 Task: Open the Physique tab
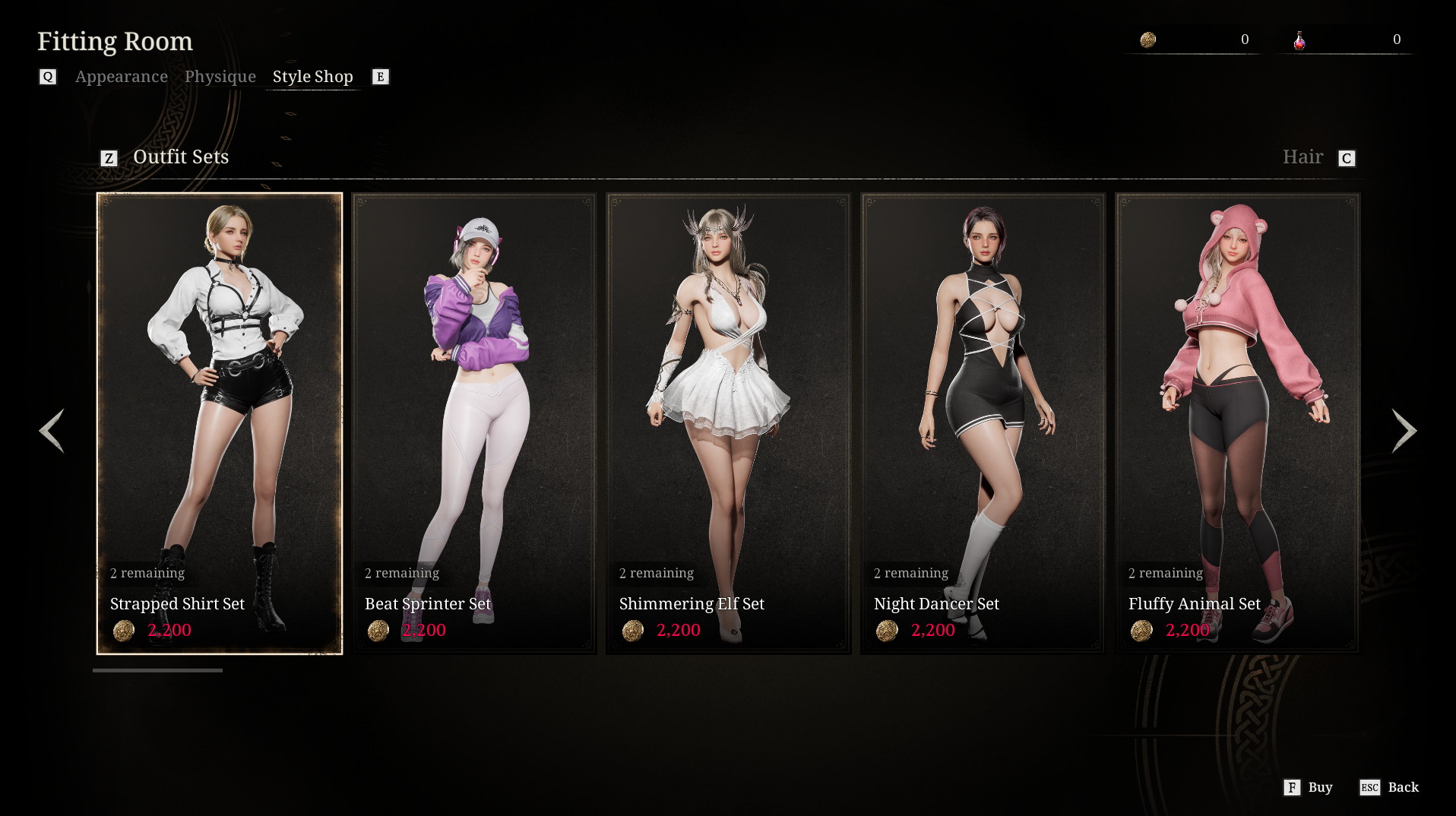220,77
